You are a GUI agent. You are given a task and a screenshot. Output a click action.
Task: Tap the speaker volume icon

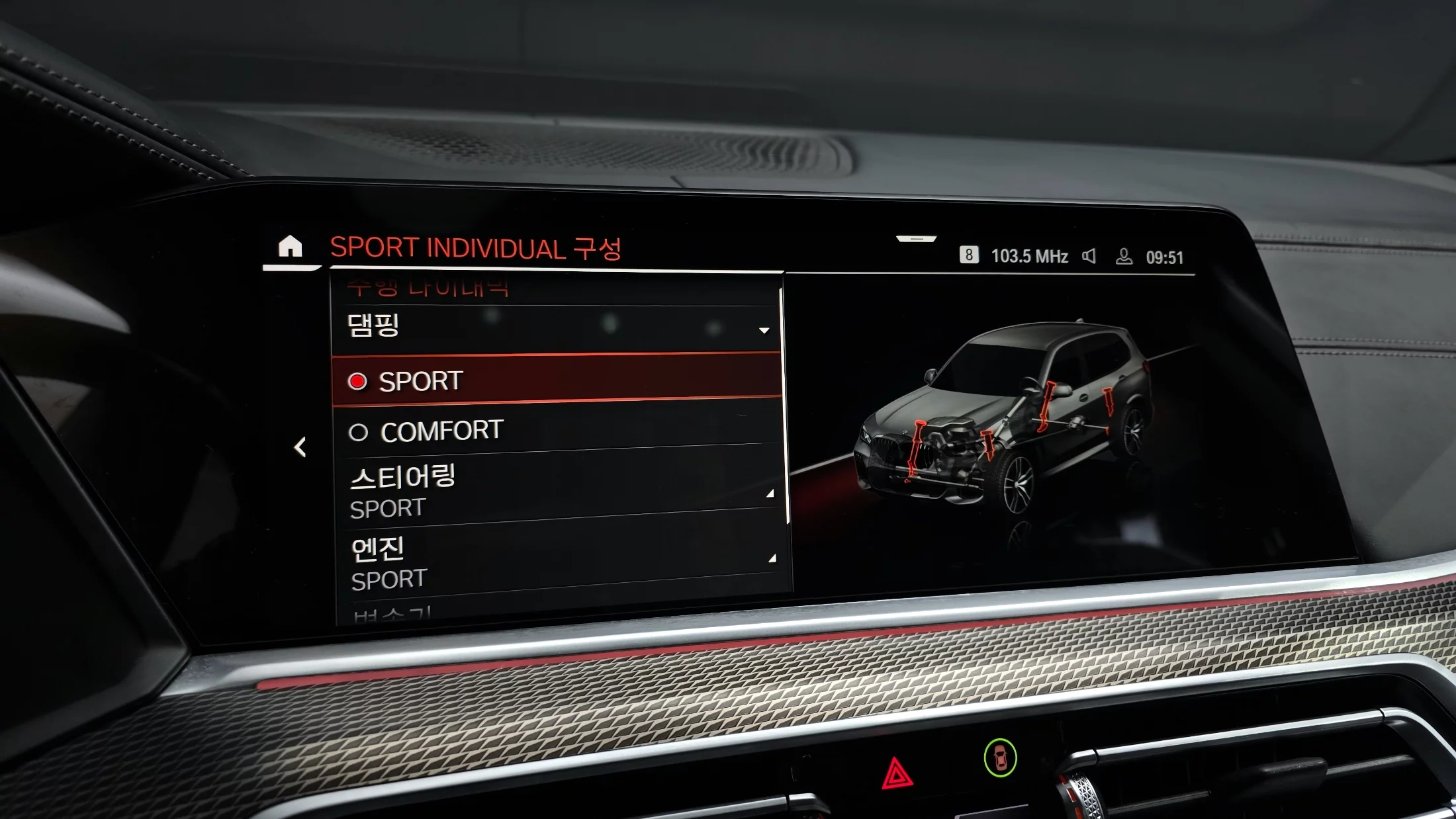click(1089, 256)
